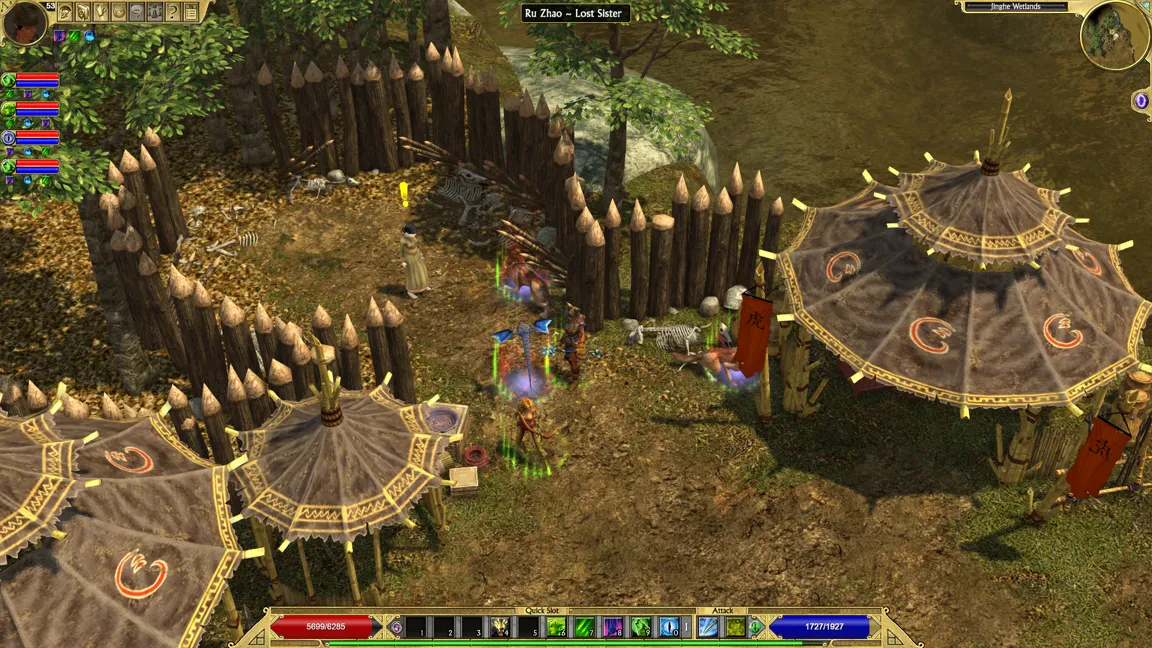Image resolution: width=1152 pixels, height=648 pixels.
Task: Open the help question mark button
Action: point(172,12)
